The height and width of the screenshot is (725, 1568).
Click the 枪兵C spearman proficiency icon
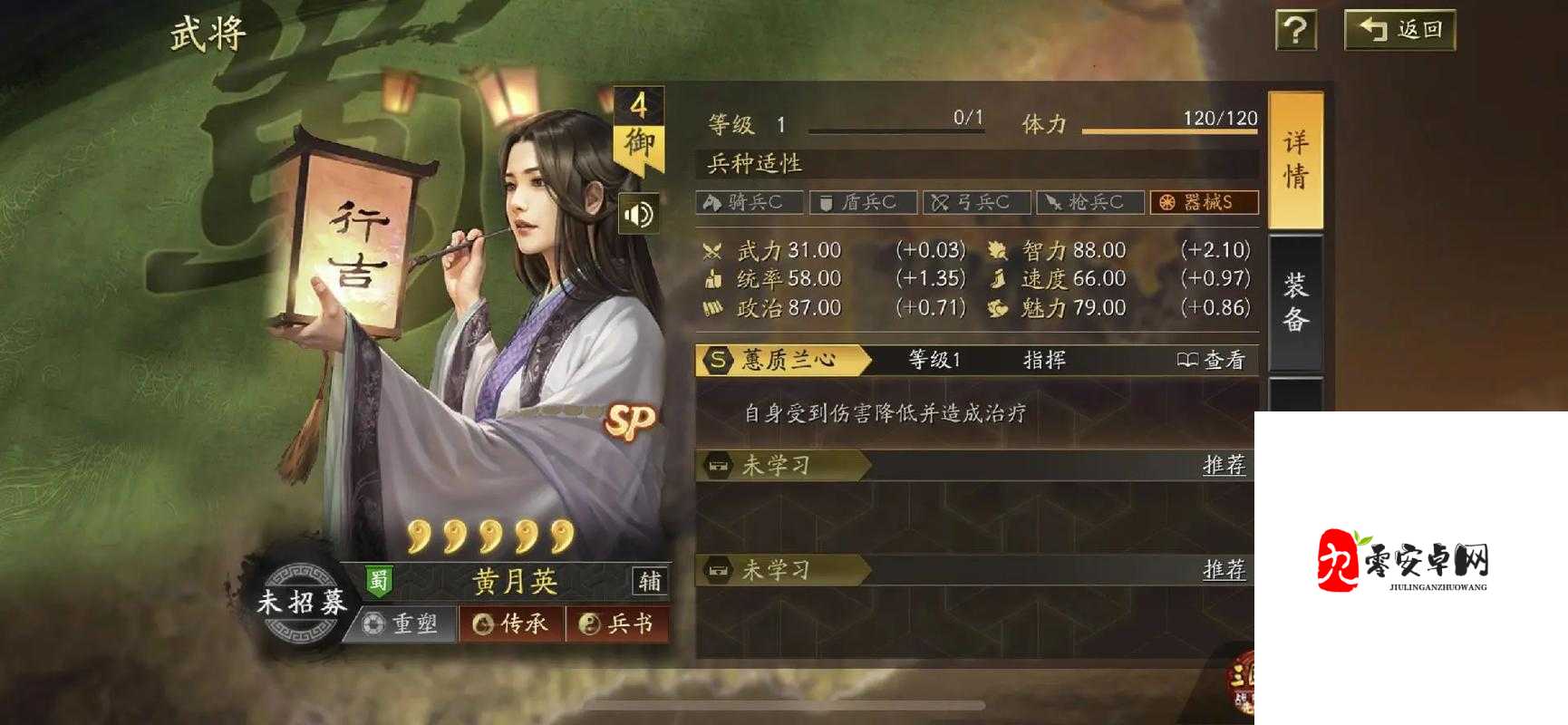coord(1092,203)
